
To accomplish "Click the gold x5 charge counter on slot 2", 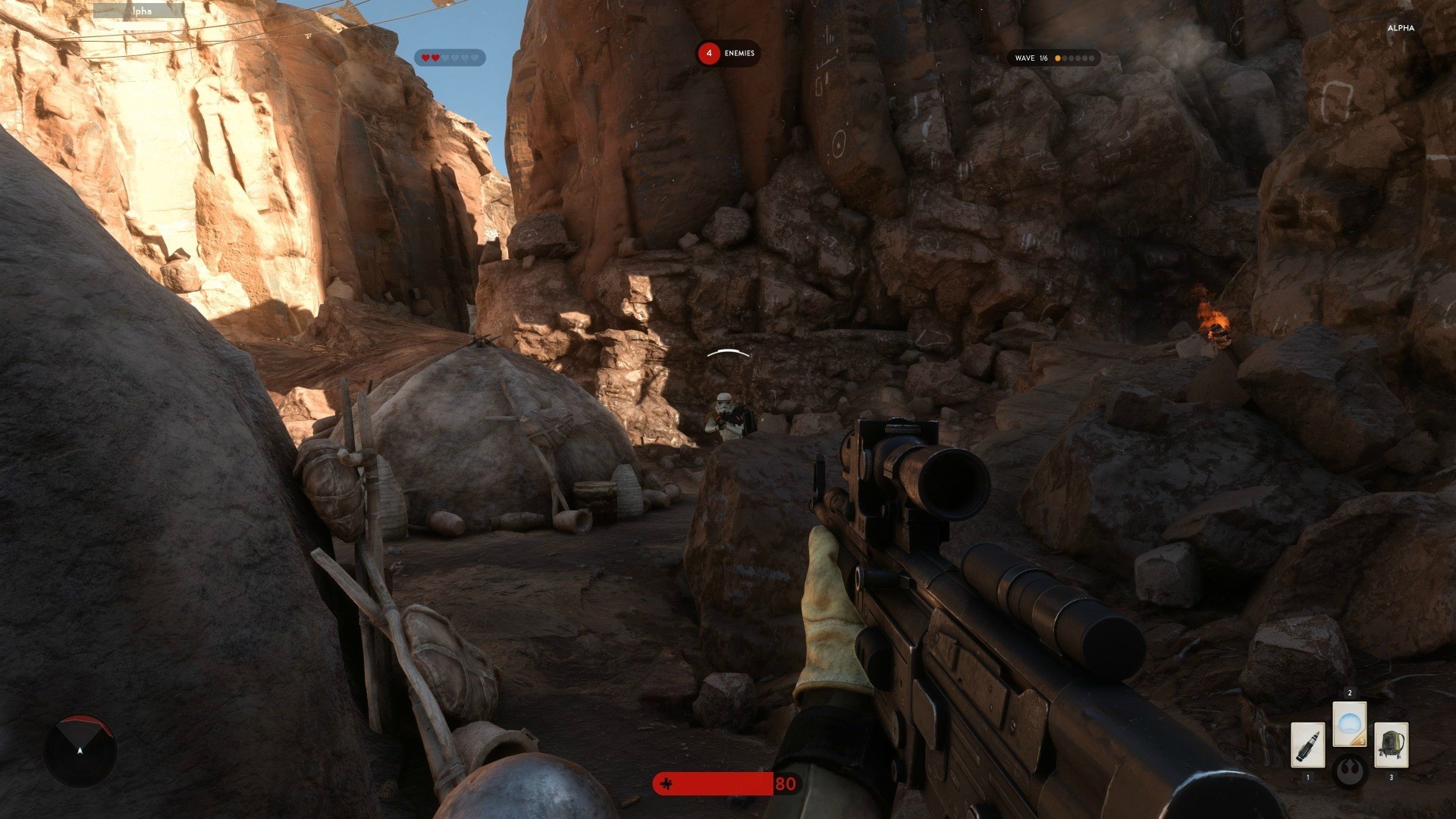I will click(1362, 741).
